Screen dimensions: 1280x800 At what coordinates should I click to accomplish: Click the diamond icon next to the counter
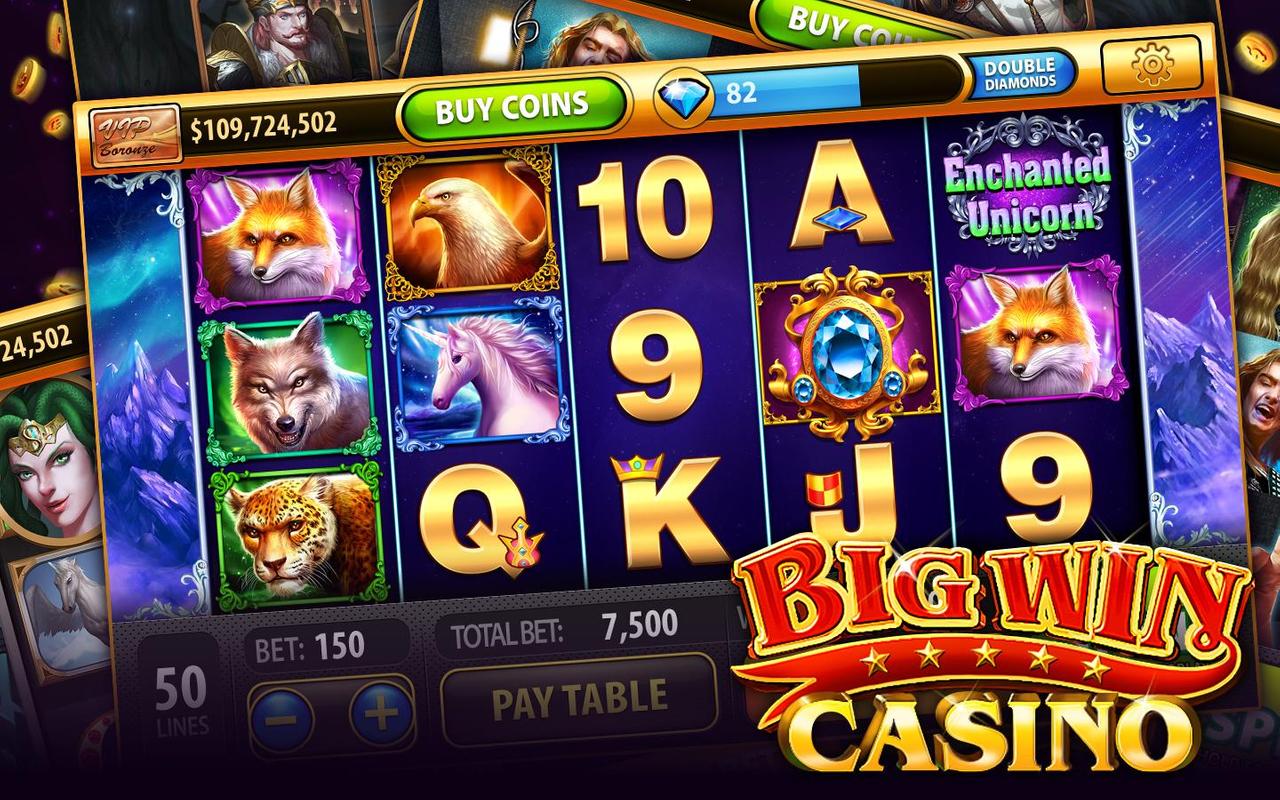[683, 90]
